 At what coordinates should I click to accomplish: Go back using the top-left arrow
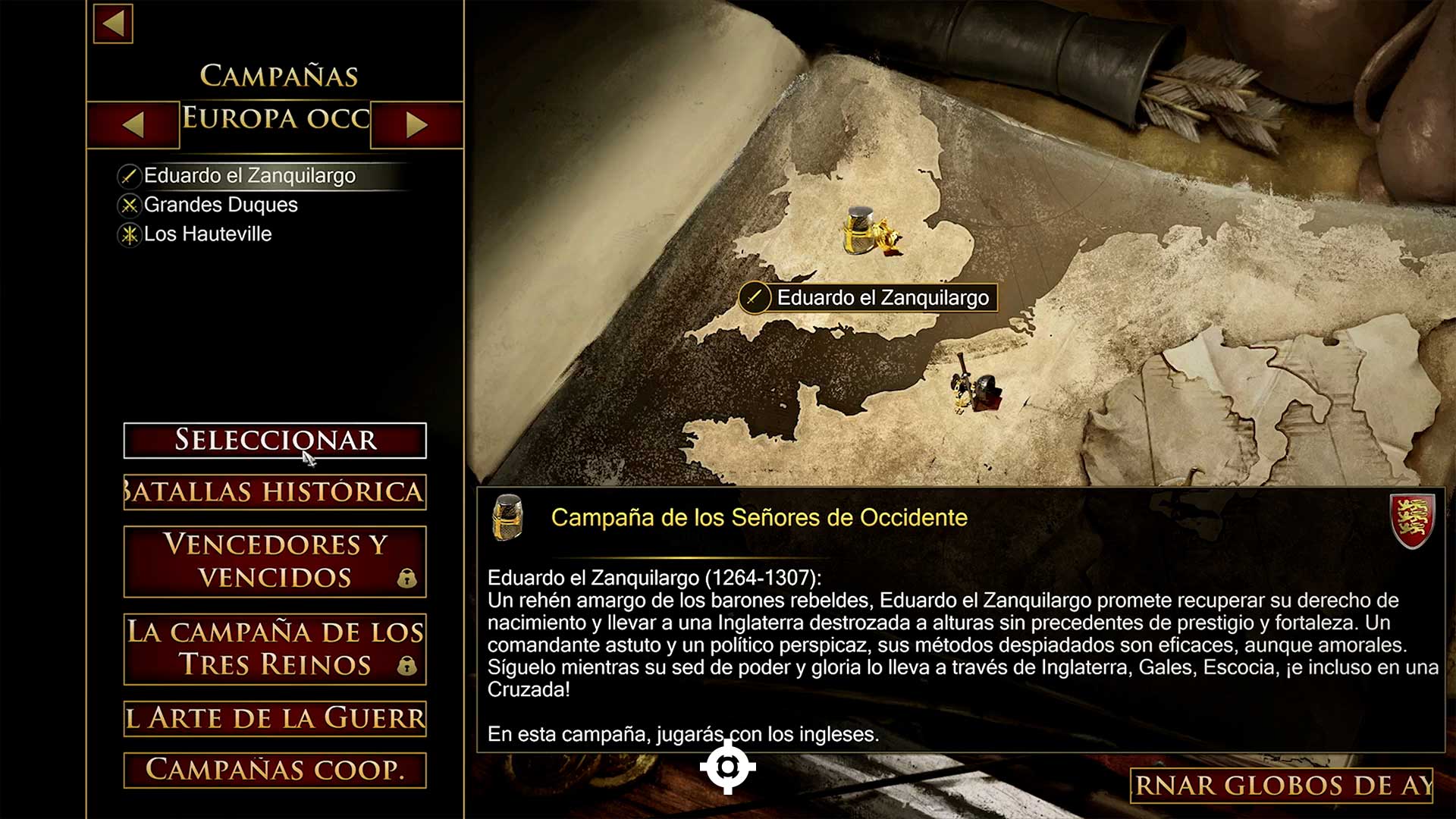point(113,24)
